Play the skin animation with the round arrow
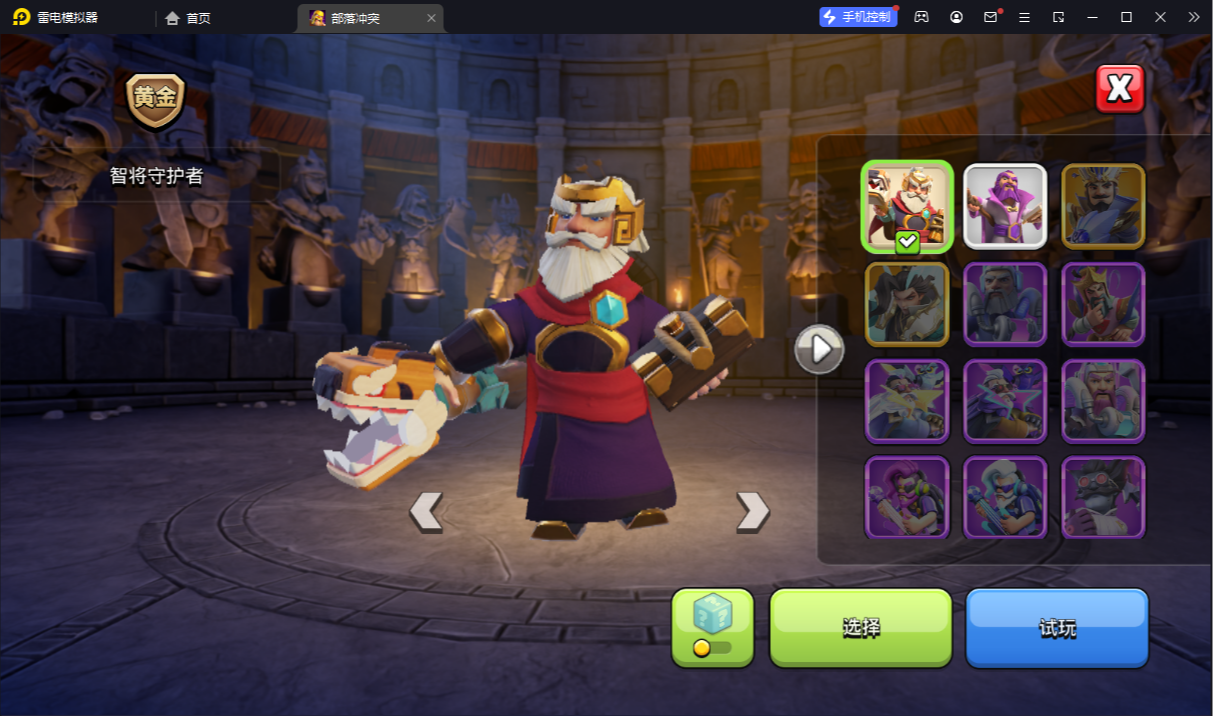 [819, 349]
